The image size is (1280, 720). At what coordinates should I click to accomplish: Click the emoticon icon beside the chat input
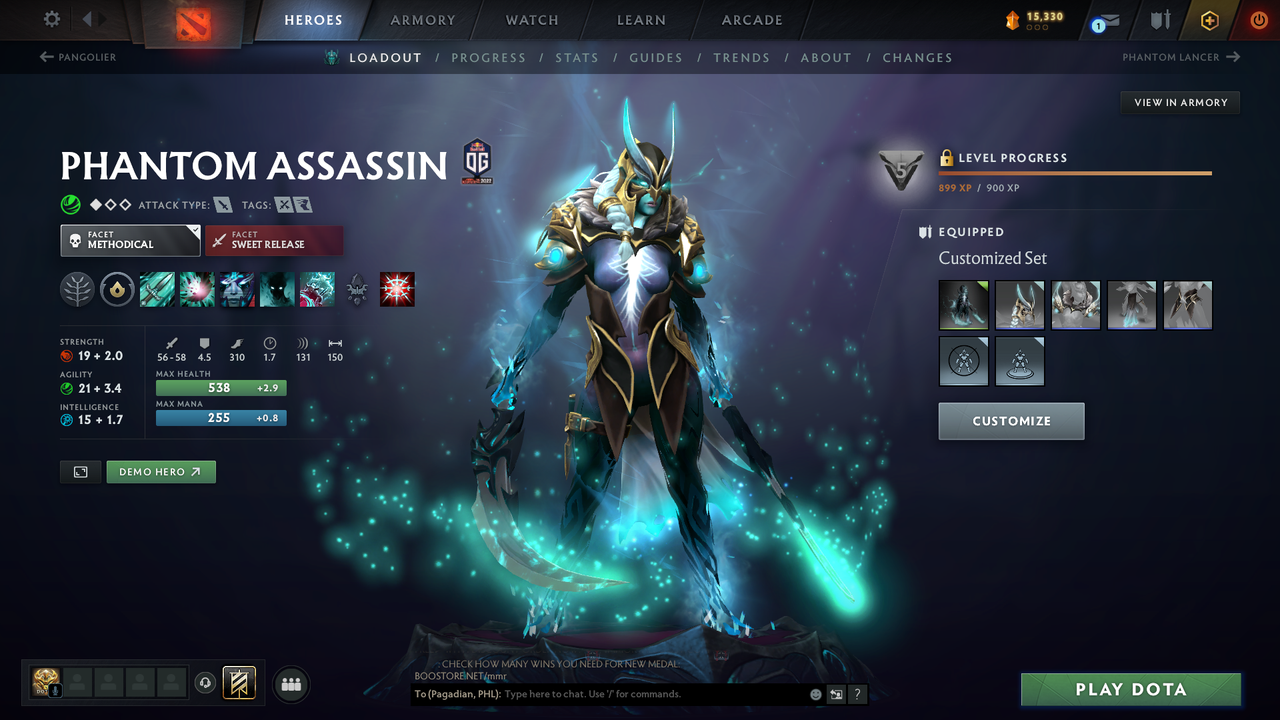coord(814,694)
